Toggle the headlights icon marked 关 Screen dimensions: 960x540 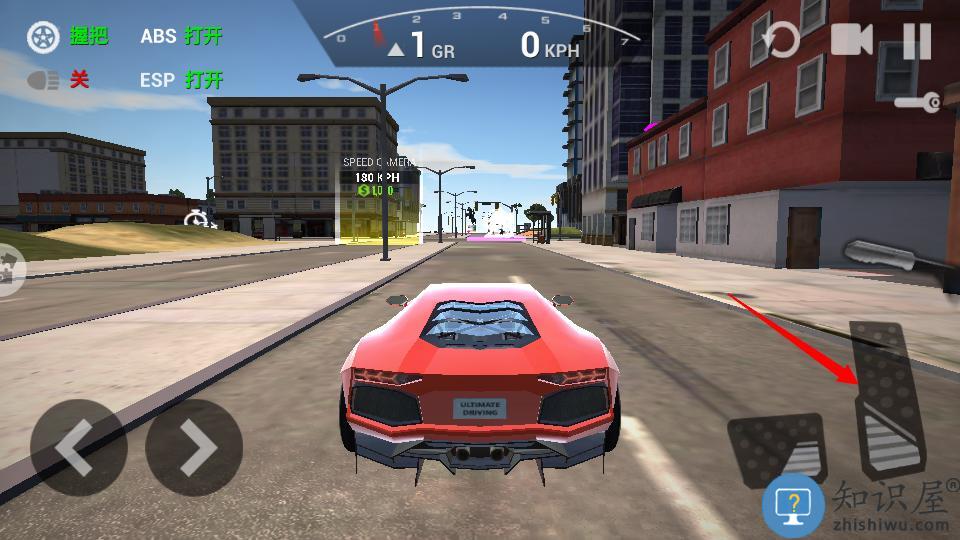coord(44,80)
